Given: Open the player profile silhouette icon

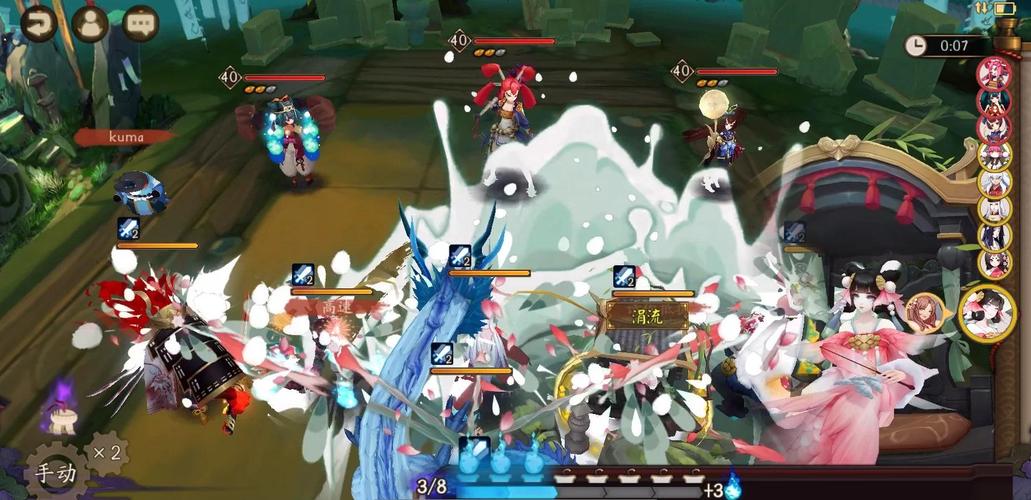Looking at the screenshot, I should click(90, 21).
